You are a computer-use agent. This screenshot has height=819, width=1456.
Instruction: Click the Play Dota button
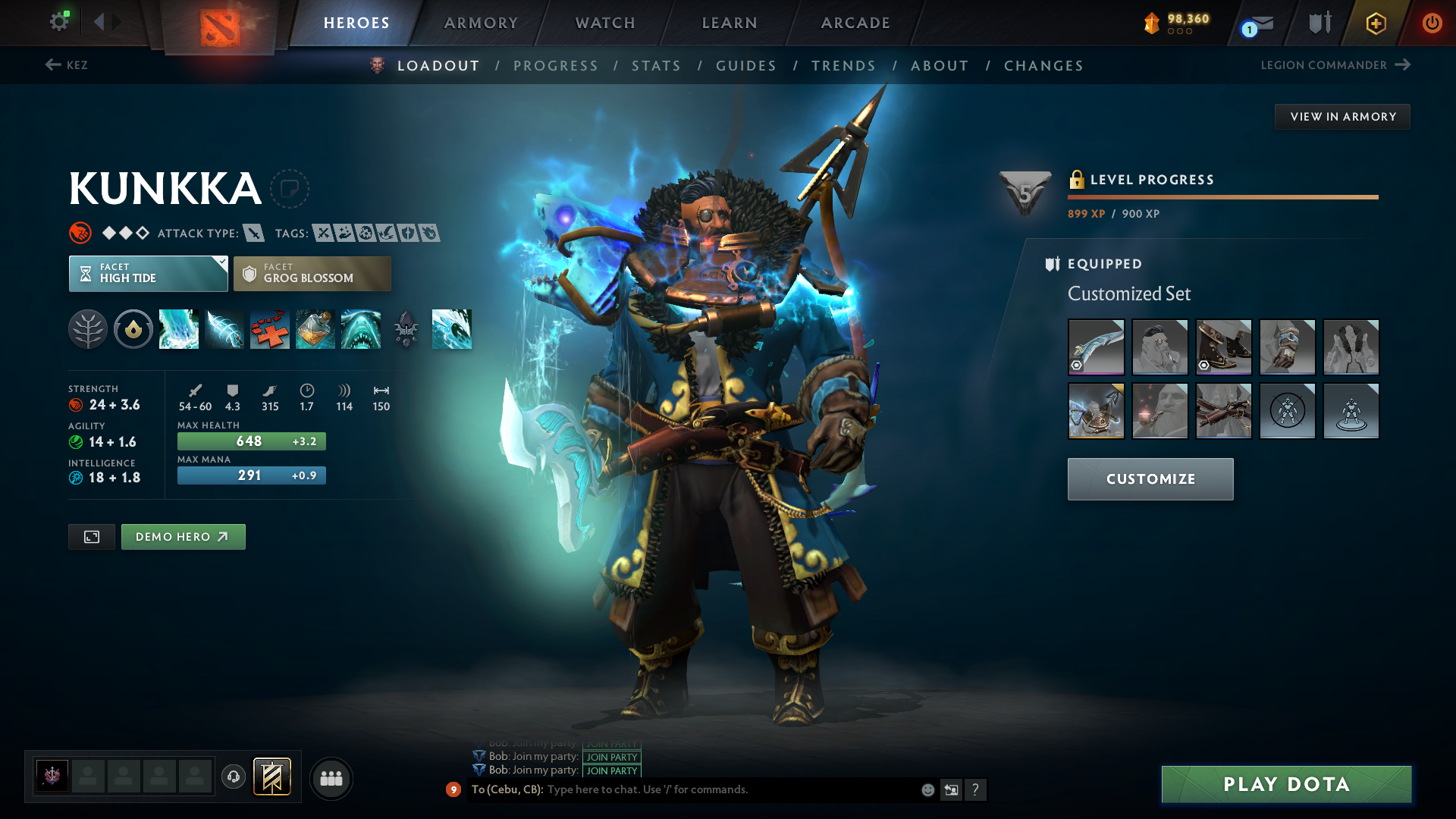coord(1286,784)
